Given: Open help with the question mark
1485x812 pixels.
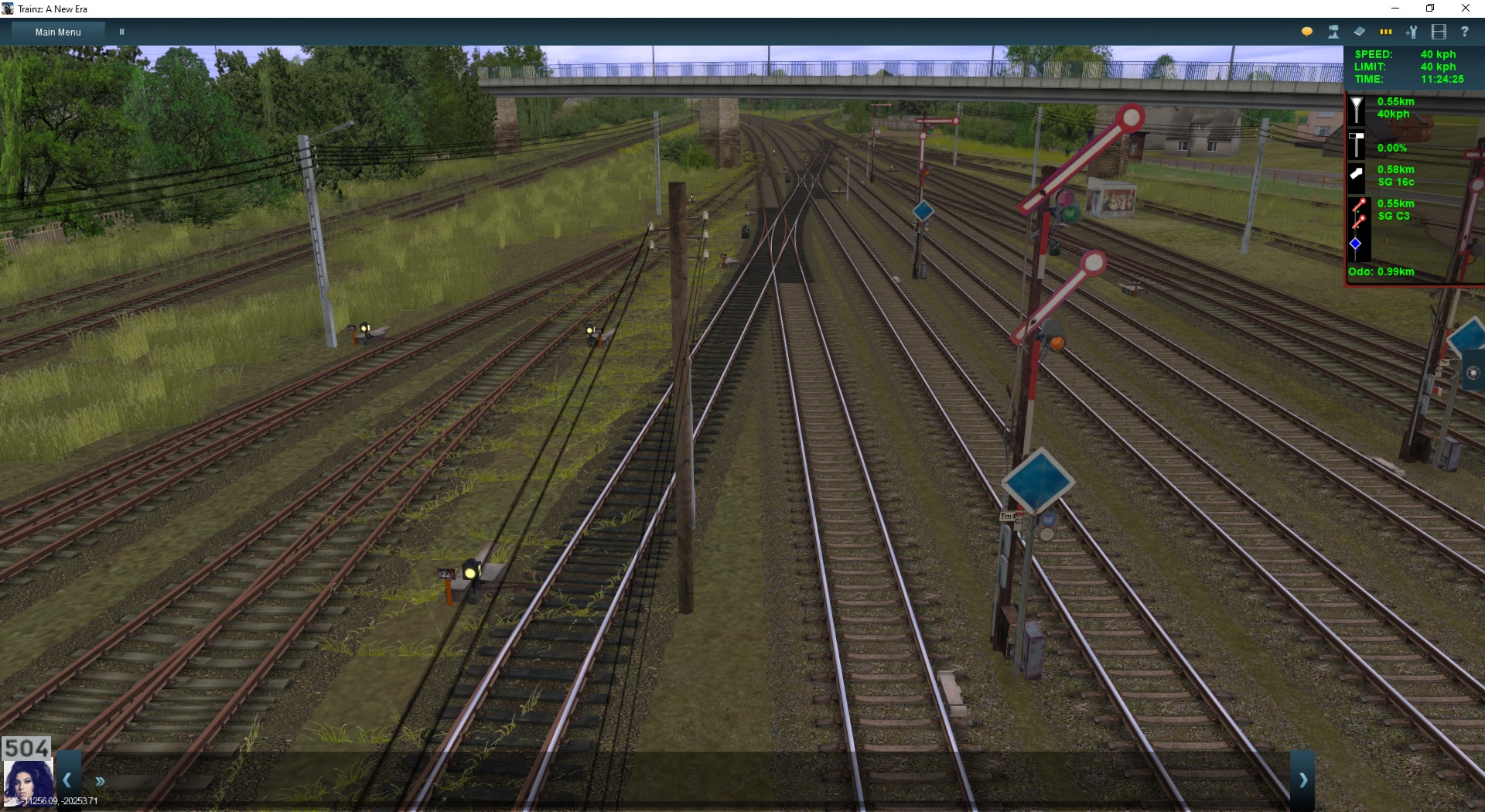Looking at the screenshot, I should click(x=1464, y=32).
